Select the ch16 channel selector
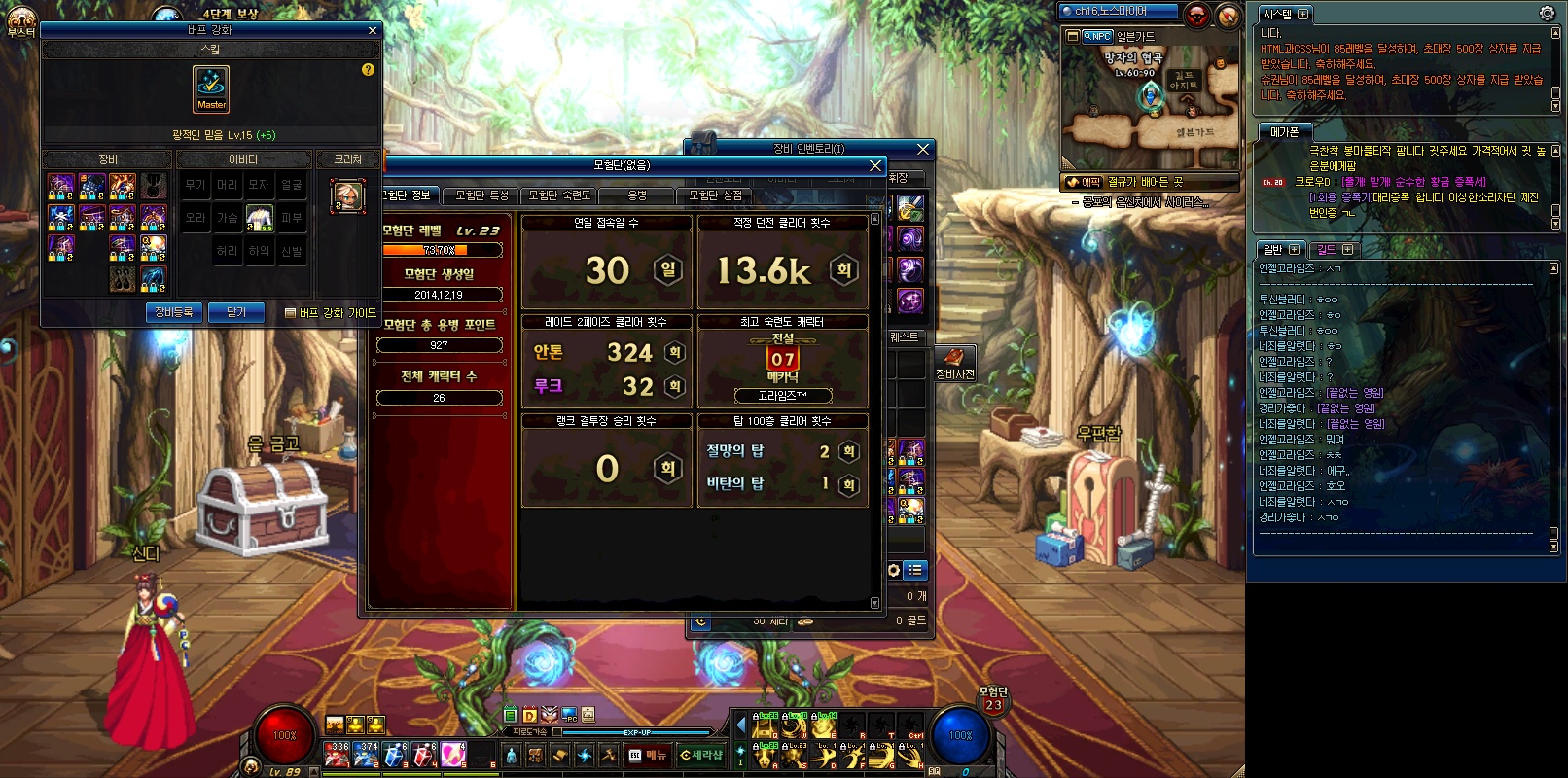1568x778 pixels. tap(1118, 11)
